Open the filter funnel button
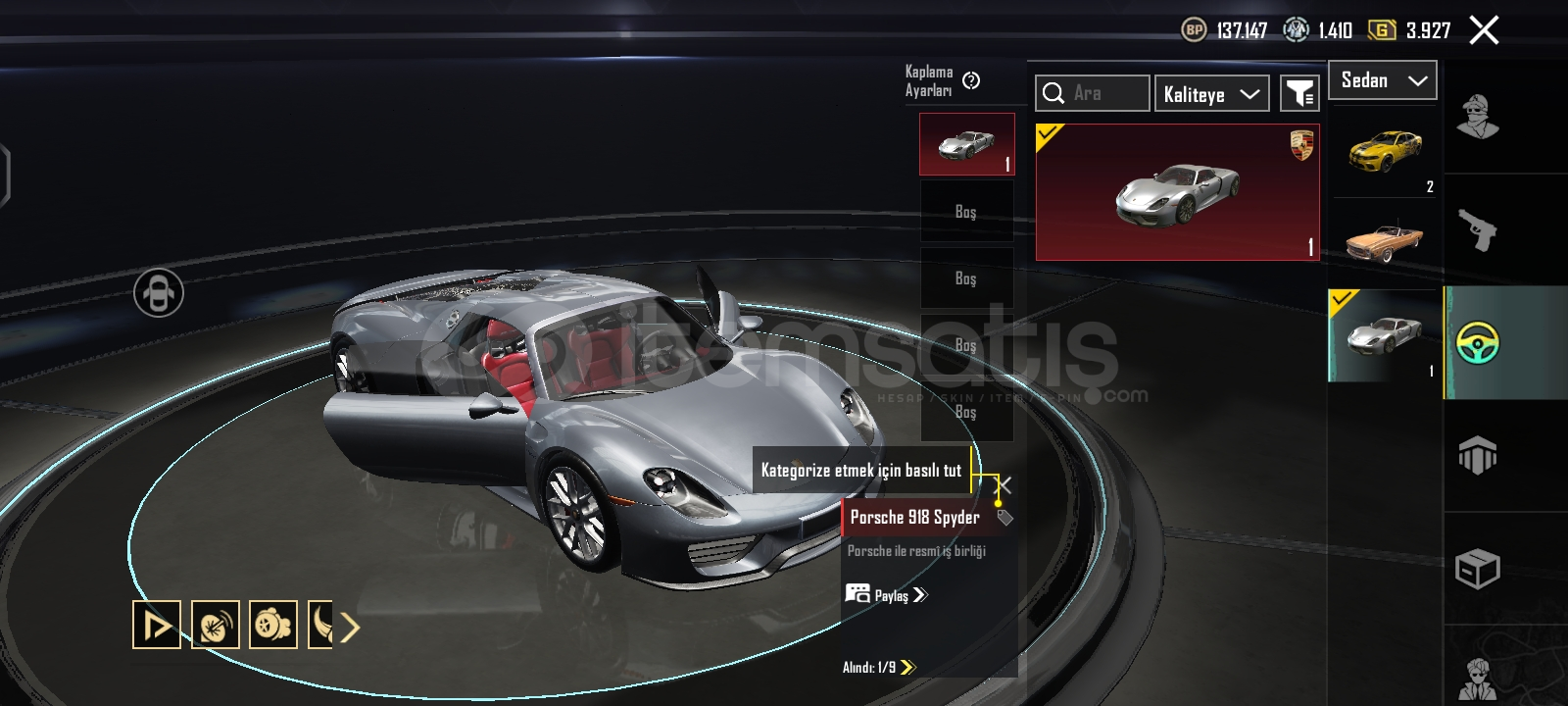 tap(1299, 93)
